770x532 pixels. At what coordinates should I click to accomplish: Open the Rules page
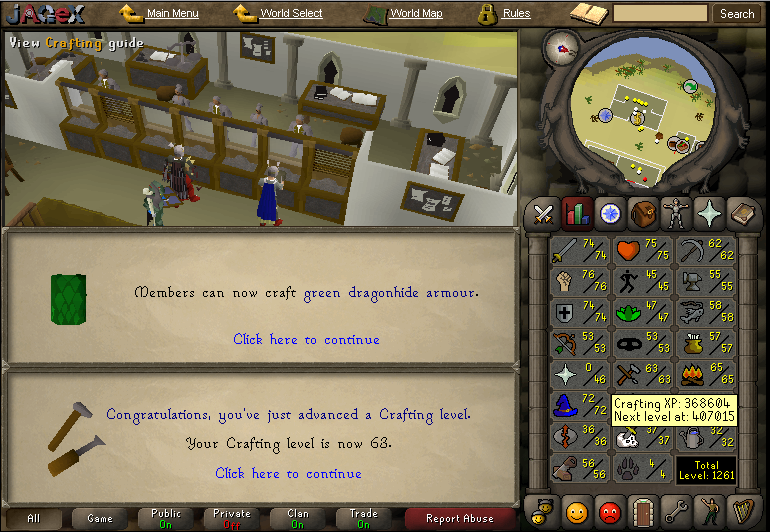(x=516, y=14)
